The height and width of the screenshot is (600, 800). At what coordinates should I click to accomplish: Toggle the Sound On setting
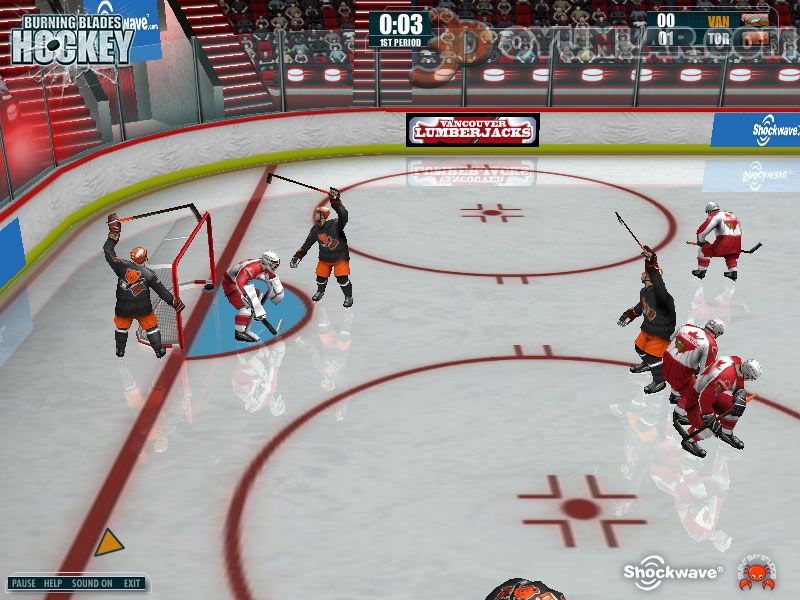pos(92,583)
